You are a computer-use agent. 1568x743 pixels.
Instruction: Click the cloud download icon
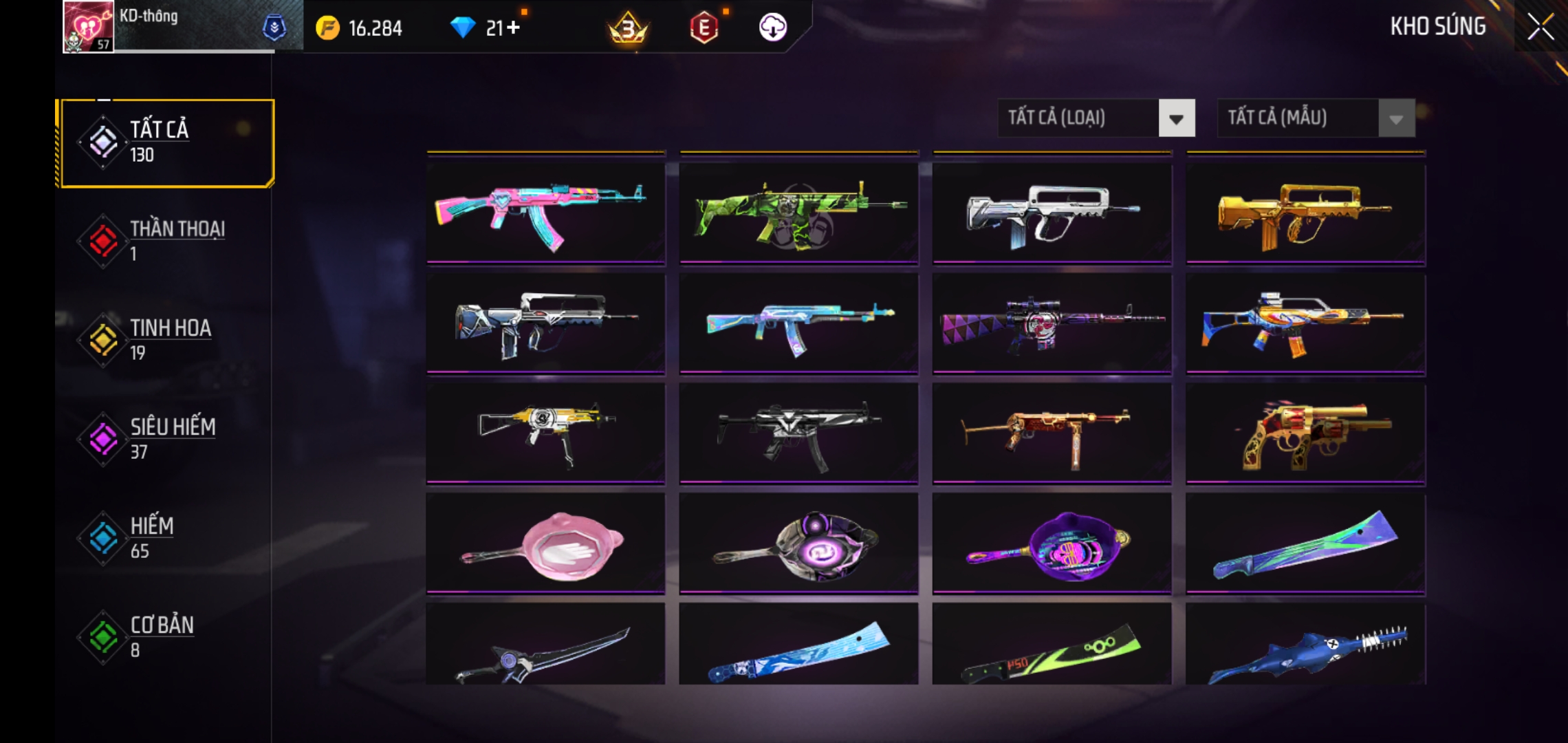772,28
